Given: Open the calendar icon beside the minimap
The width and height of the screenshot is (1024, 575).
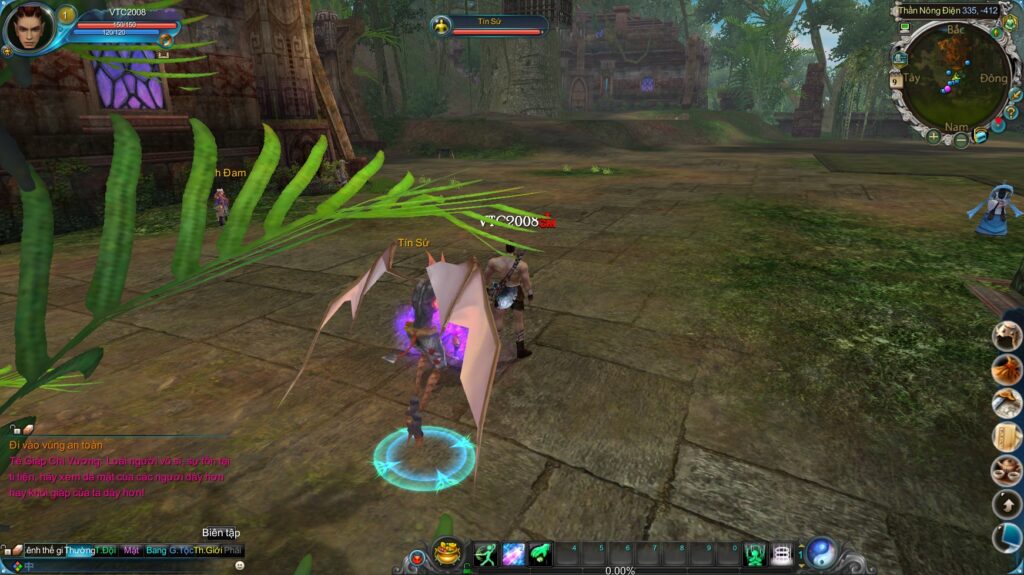Looking at the screenshot, I should [x=897, y=78].
